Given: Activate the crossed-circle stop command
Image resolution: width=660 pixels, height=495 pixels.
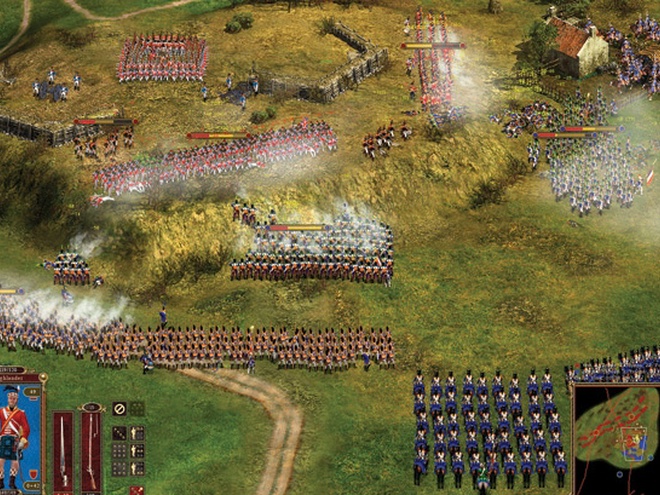Looking at the screenshot, I should click(x=119, y=409).
